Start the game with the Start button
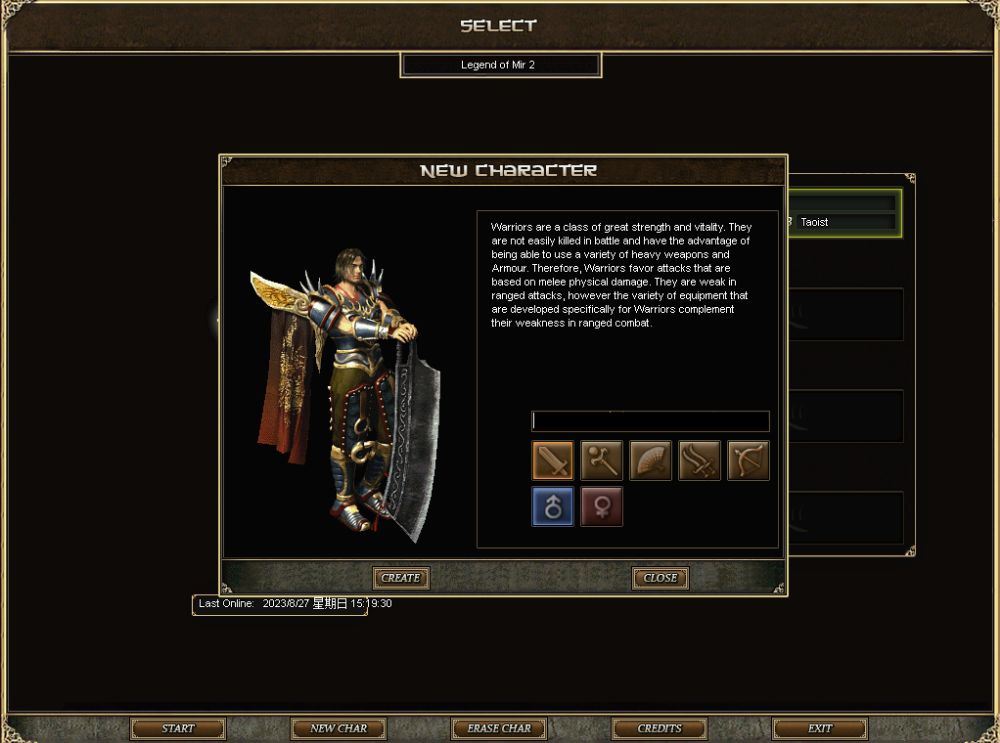This screenshot has width=1000, height=743. [x=178, y=728]
